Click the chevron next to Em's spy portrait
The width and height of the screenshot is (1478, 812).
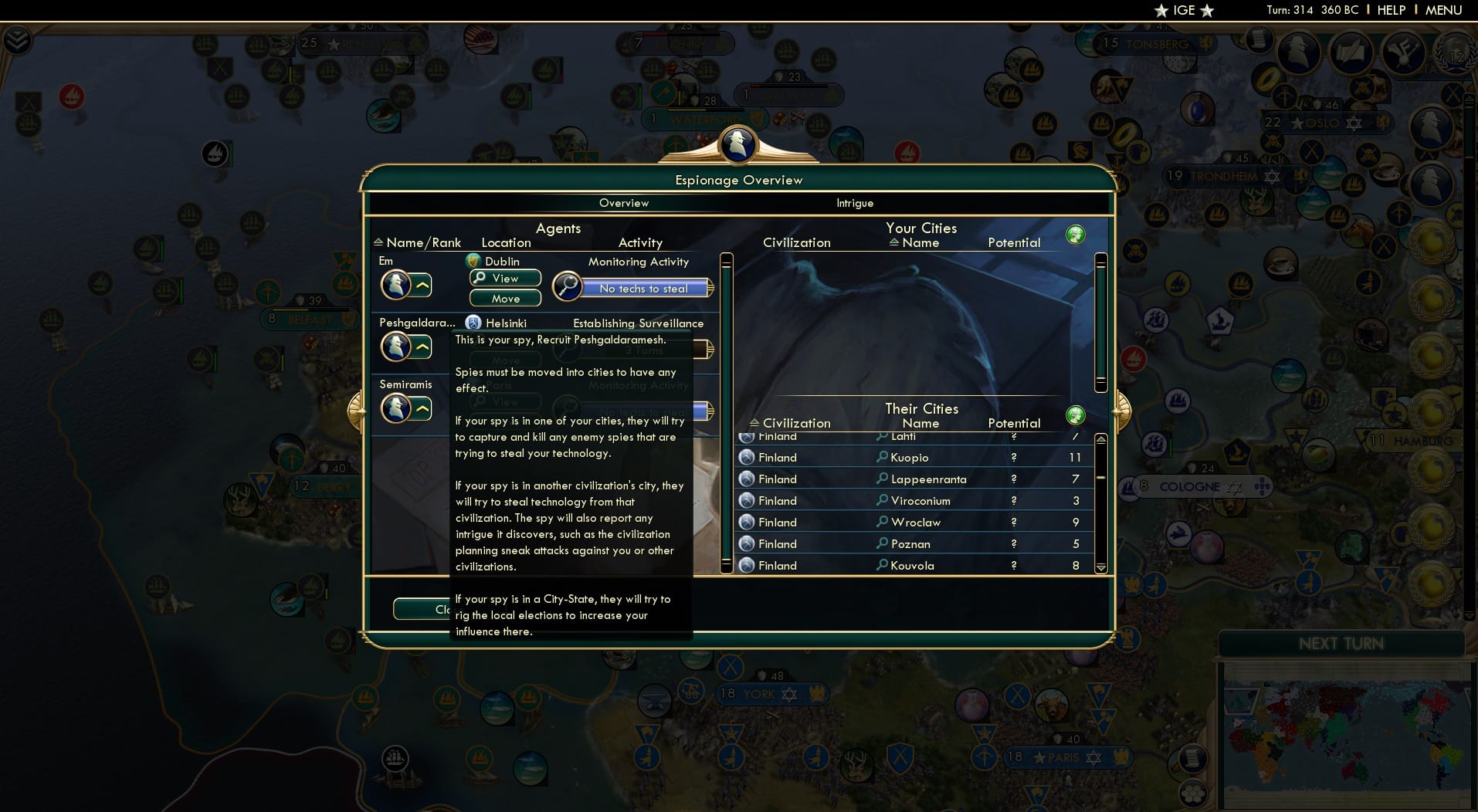[422, 286]
